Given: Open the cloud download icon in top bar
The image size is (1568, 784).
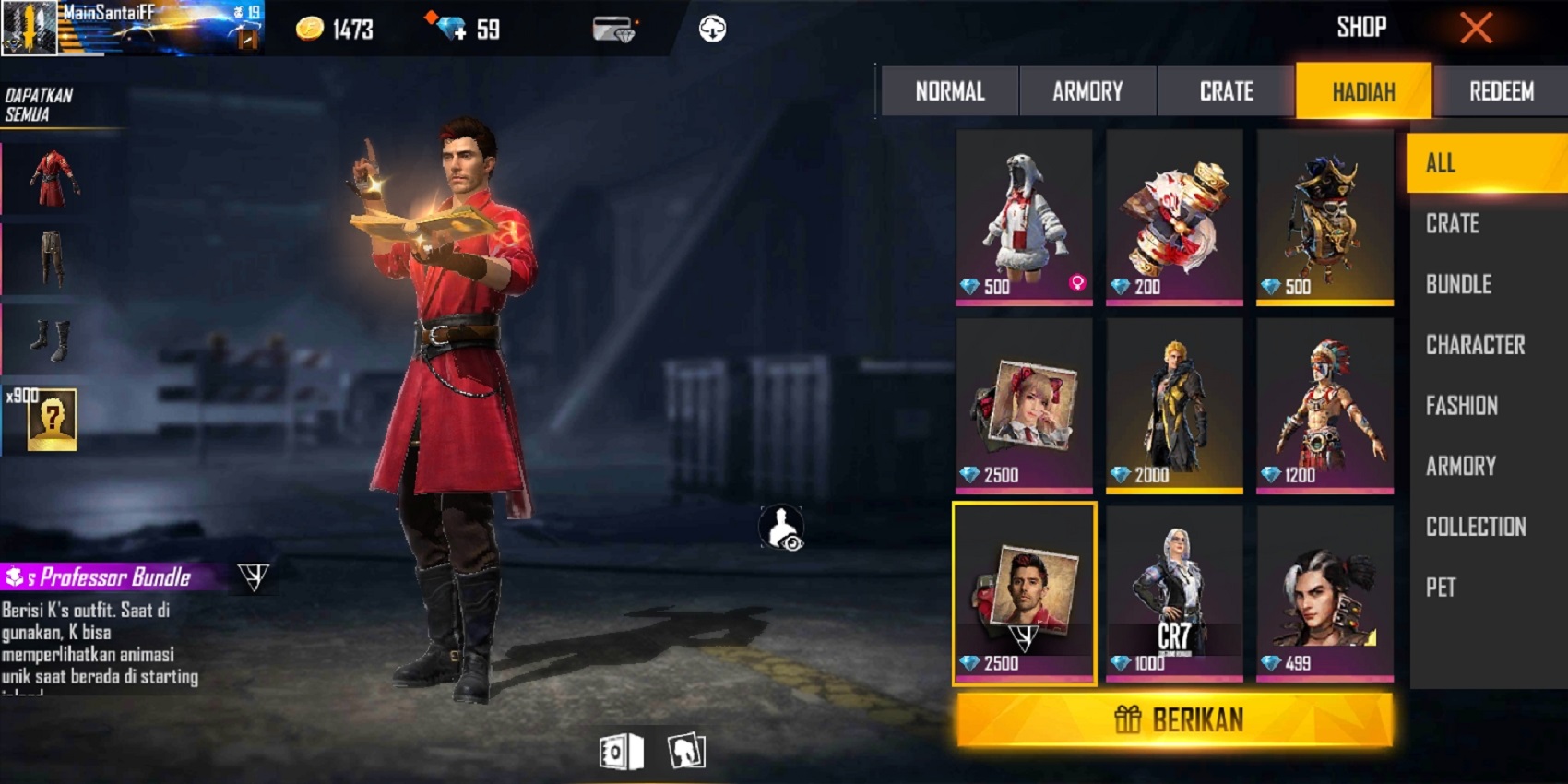Looking at the screenshot, I should [x=710, y=28].
